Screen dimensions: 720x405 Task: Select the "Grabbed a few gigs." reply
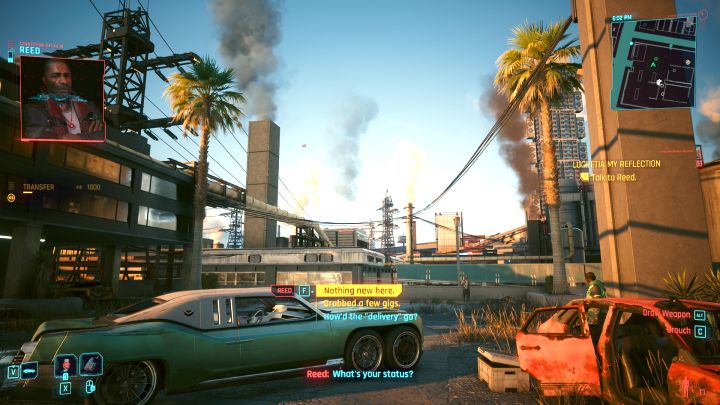click(x=359, y=302)
